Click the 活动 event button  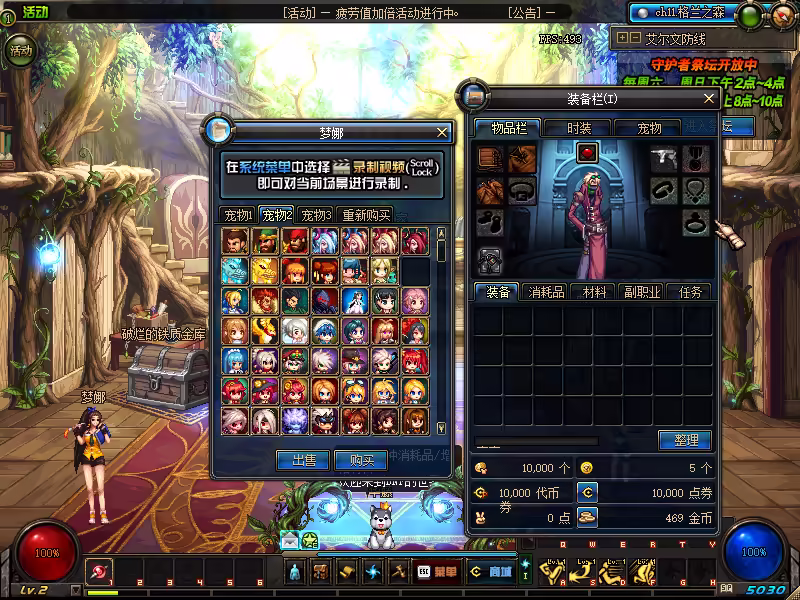click(21, 50)
